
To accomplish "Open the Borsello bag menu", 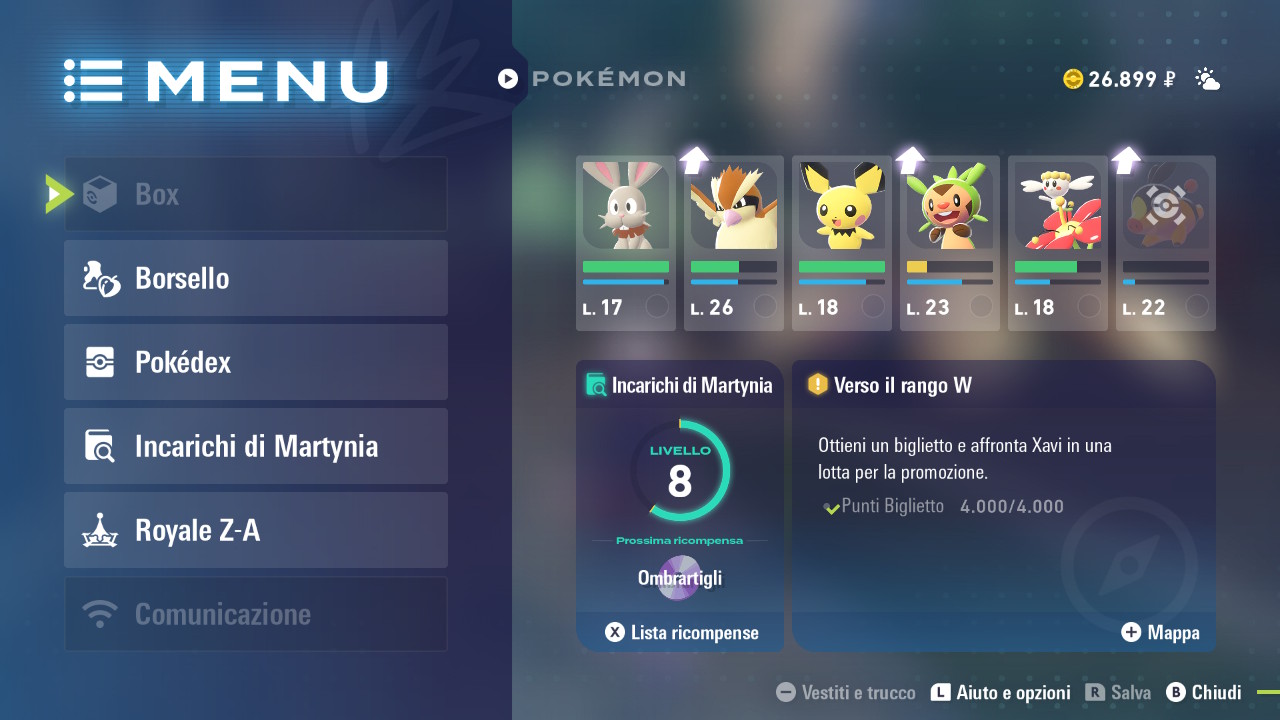I will click(256, 278).
